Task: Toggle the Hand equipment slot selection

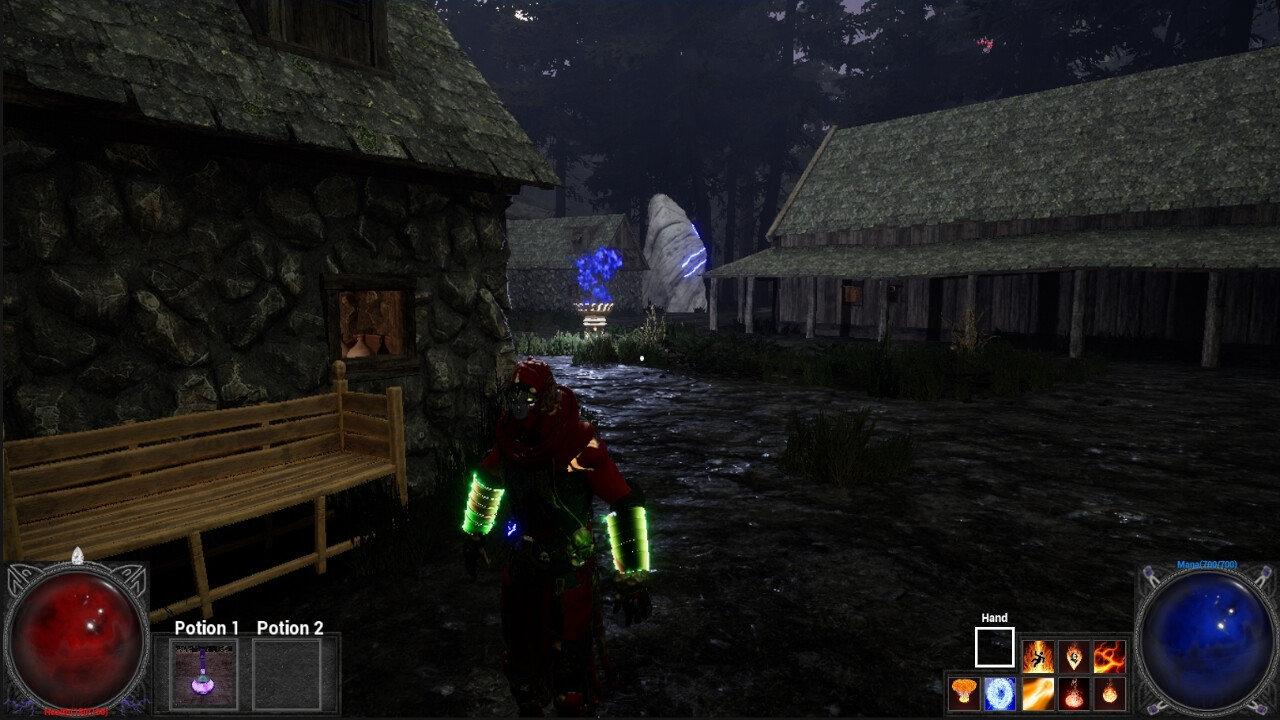Action: pyautogui.click(x=995, y=645)
